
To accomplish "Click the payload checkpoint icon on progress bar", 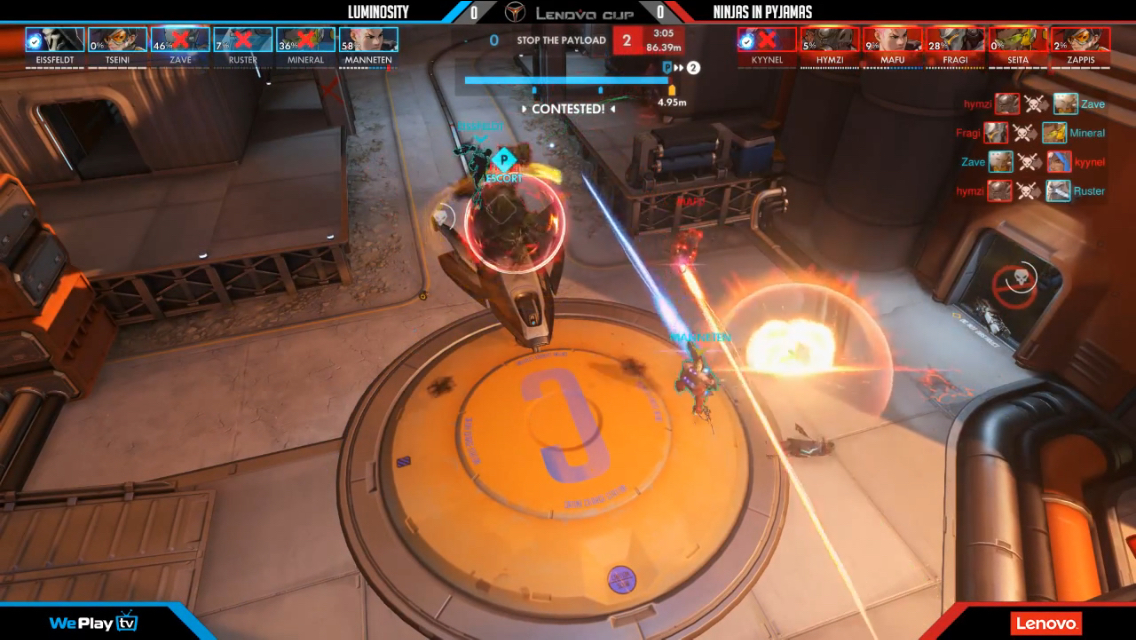I will pyautogui.click(x=667, y=67).
